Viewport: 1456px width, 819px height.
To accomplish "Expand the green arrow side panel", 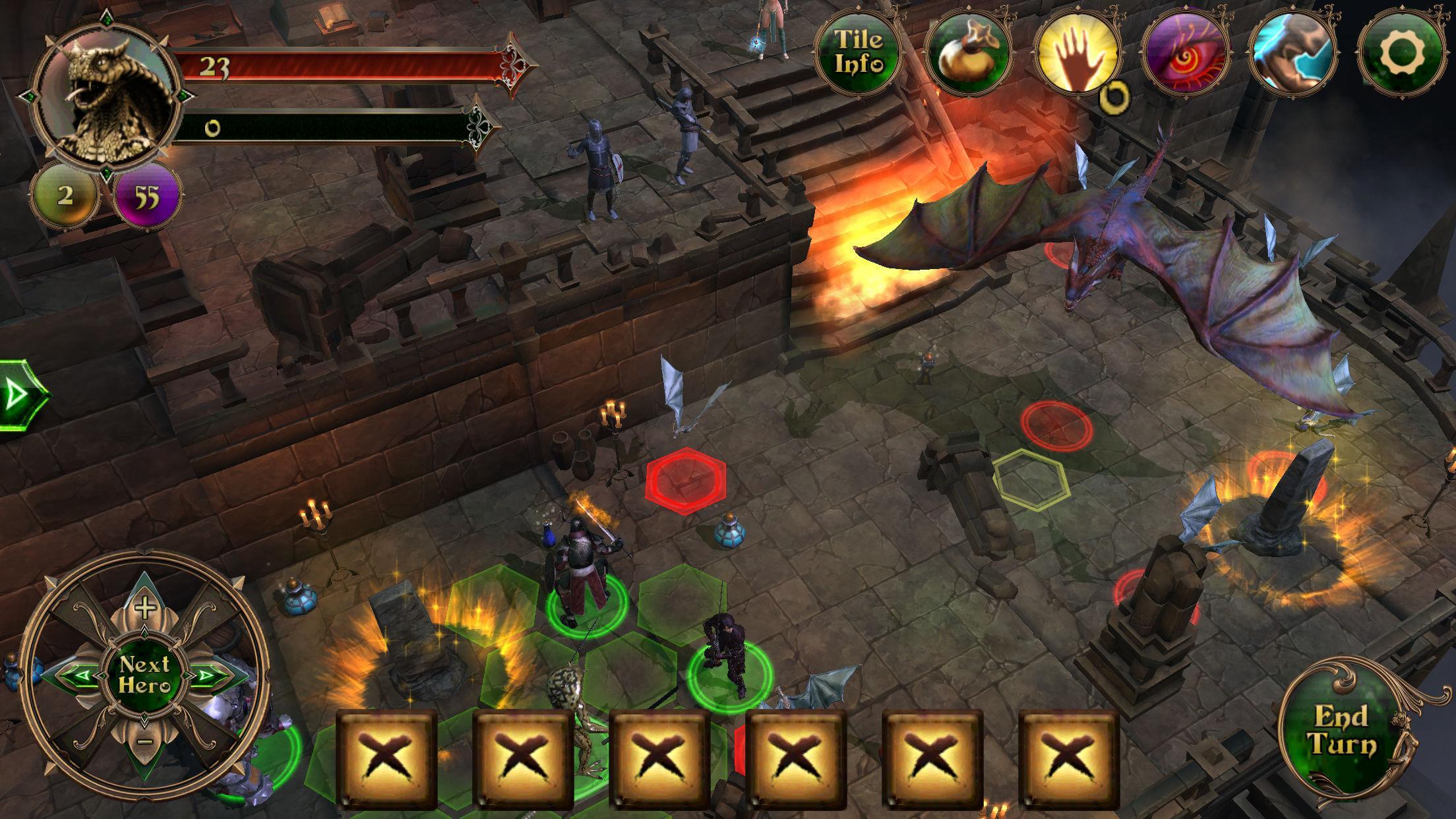I will tap(18, 395).
